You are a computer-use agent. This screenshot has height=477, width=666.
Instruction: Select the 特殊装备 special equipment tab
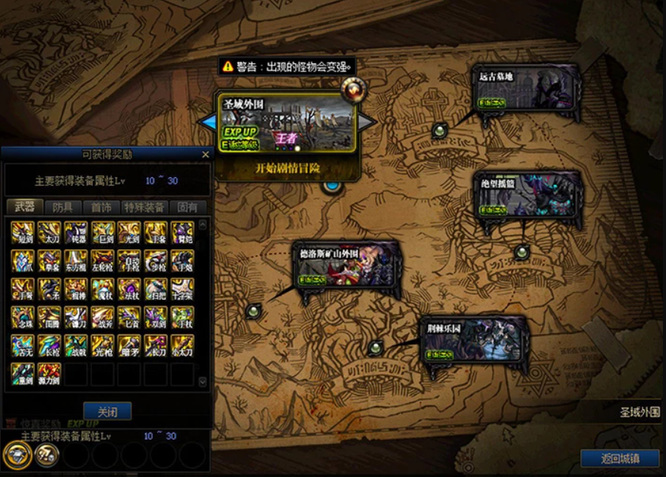[144, 206]
